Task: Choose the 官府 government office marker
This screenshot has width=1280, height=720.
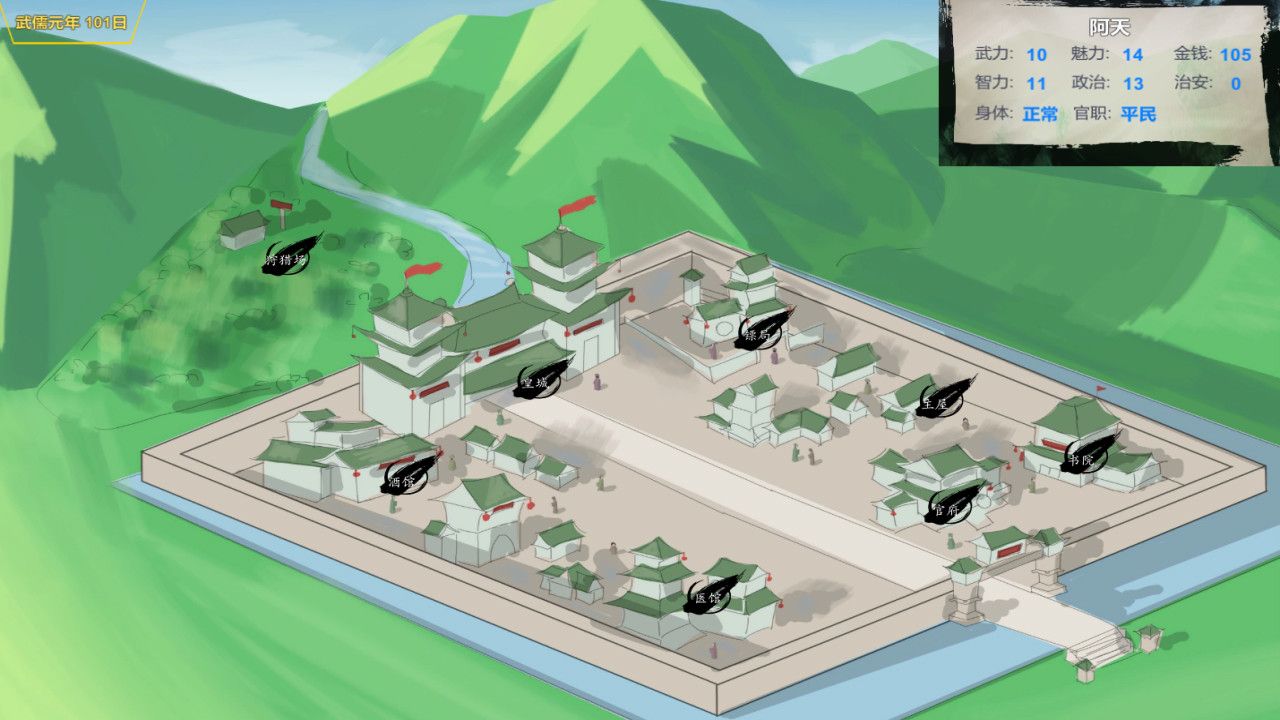Action: tap(946, 508)
